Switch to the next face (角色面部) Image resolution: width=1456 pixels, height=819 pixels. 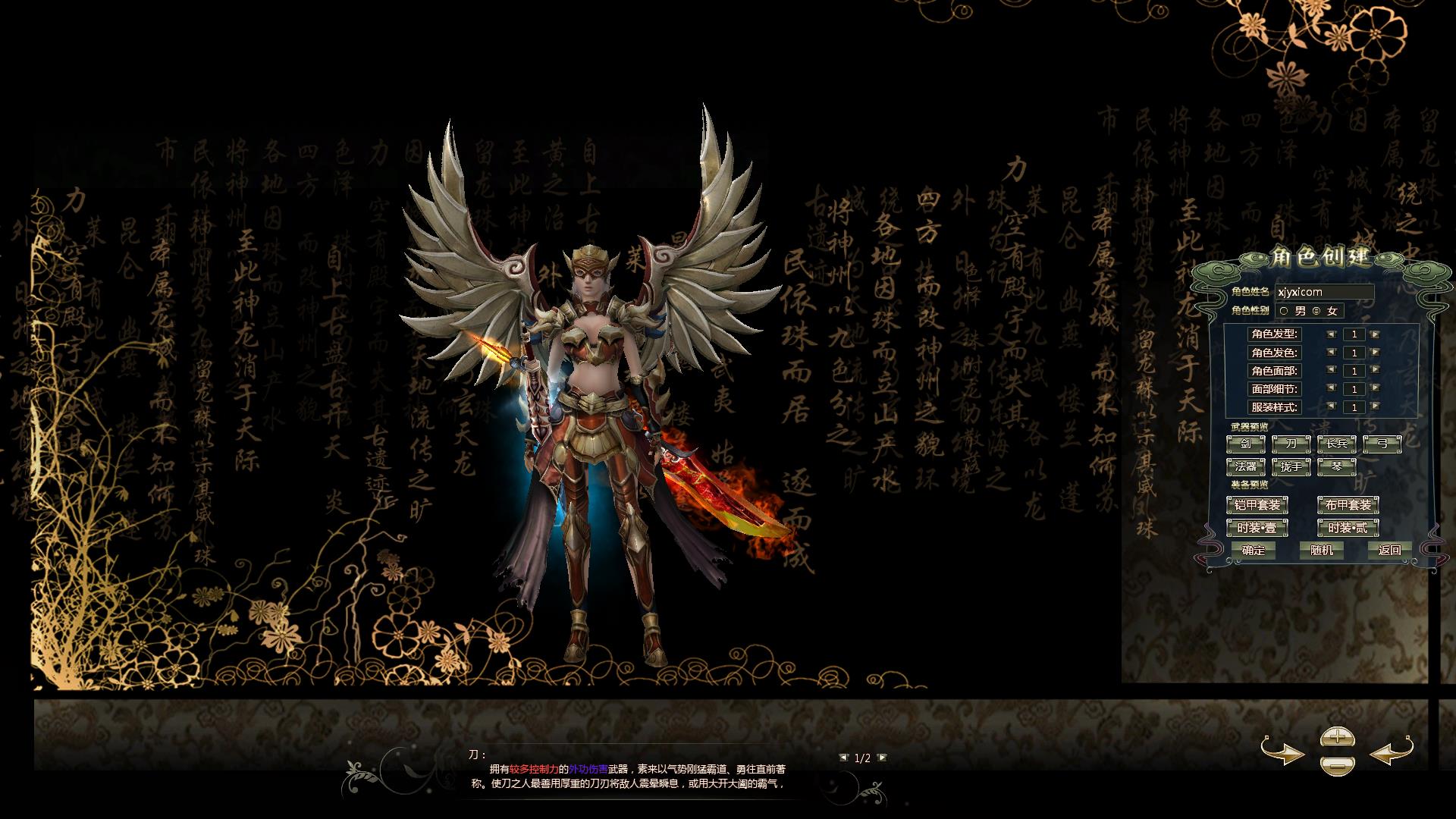pos(1375,371)
